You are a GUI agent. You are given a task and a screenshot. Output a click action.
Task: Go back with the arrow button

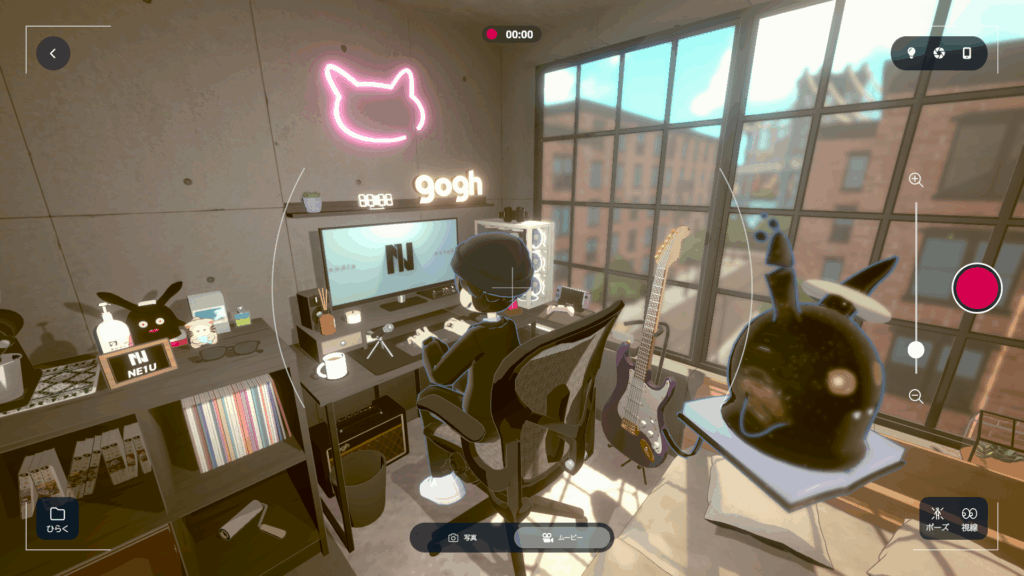[x=53, y=53]
